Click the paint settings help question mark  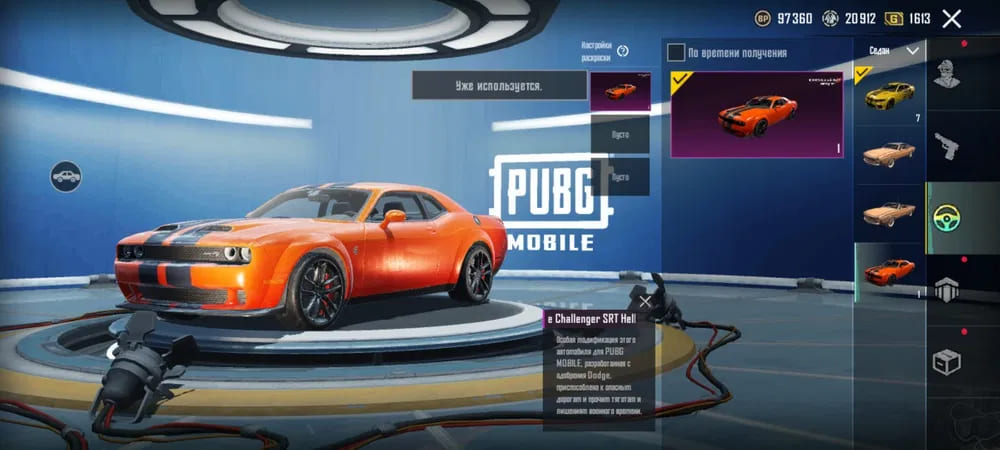tap(622, 51)
